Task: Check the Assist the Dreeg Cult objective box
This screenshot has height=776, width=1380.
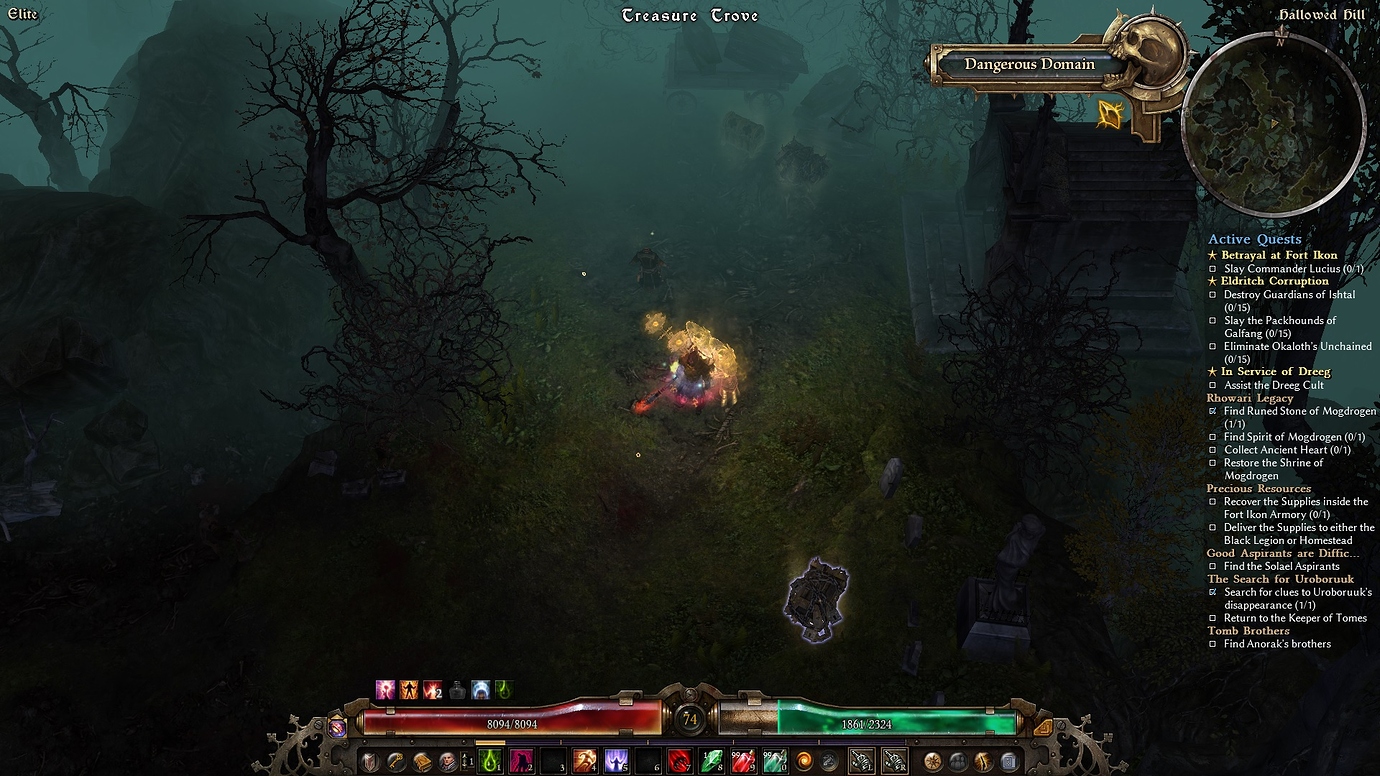Action: (1212, 384)
